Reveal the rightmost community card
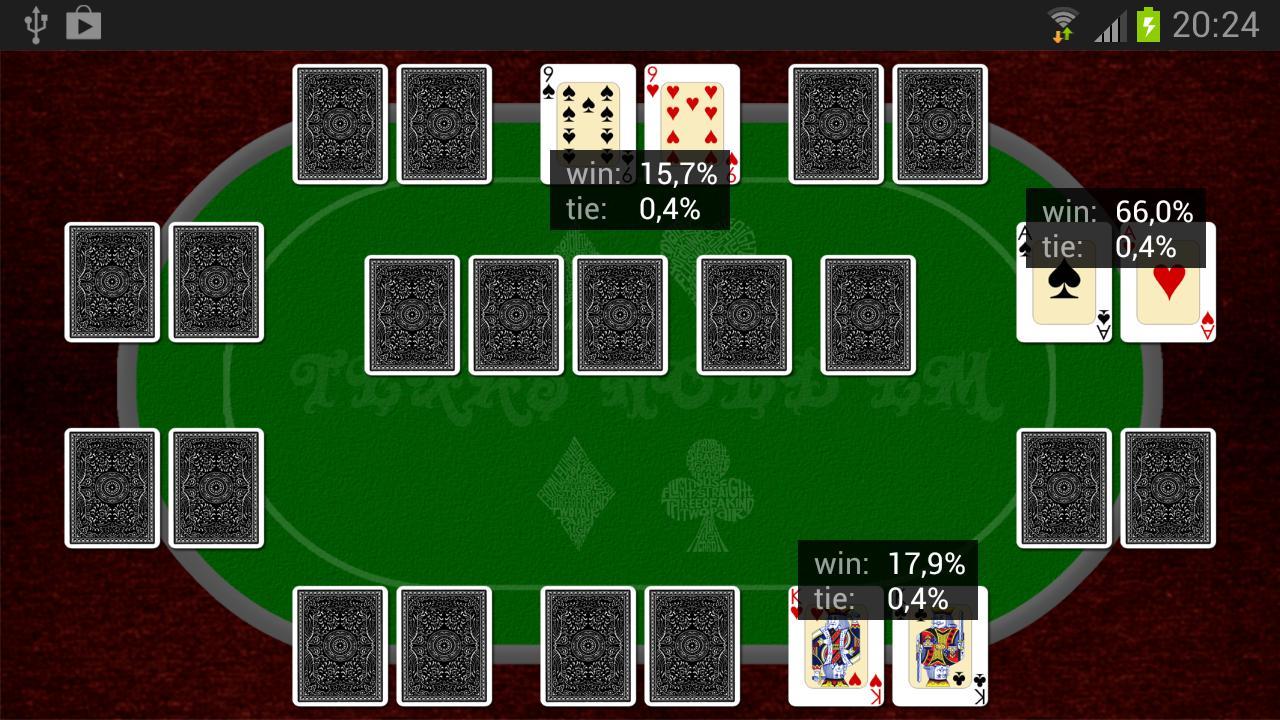This screenshot has height=720, width=1280. tap(865, 313)
